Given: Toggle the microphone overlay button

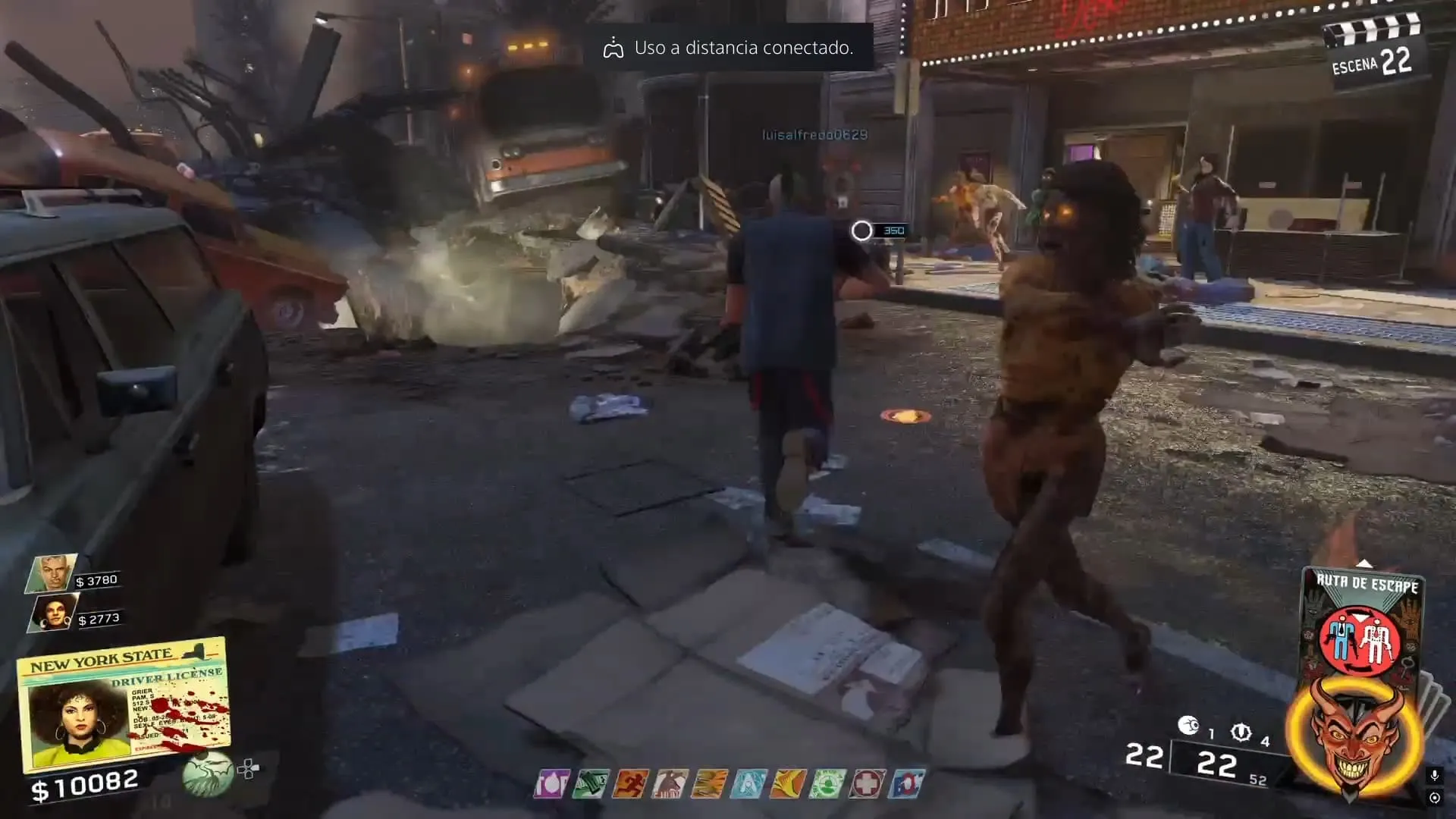Looking at the screenshot, I should click(x=1434, y=775).
